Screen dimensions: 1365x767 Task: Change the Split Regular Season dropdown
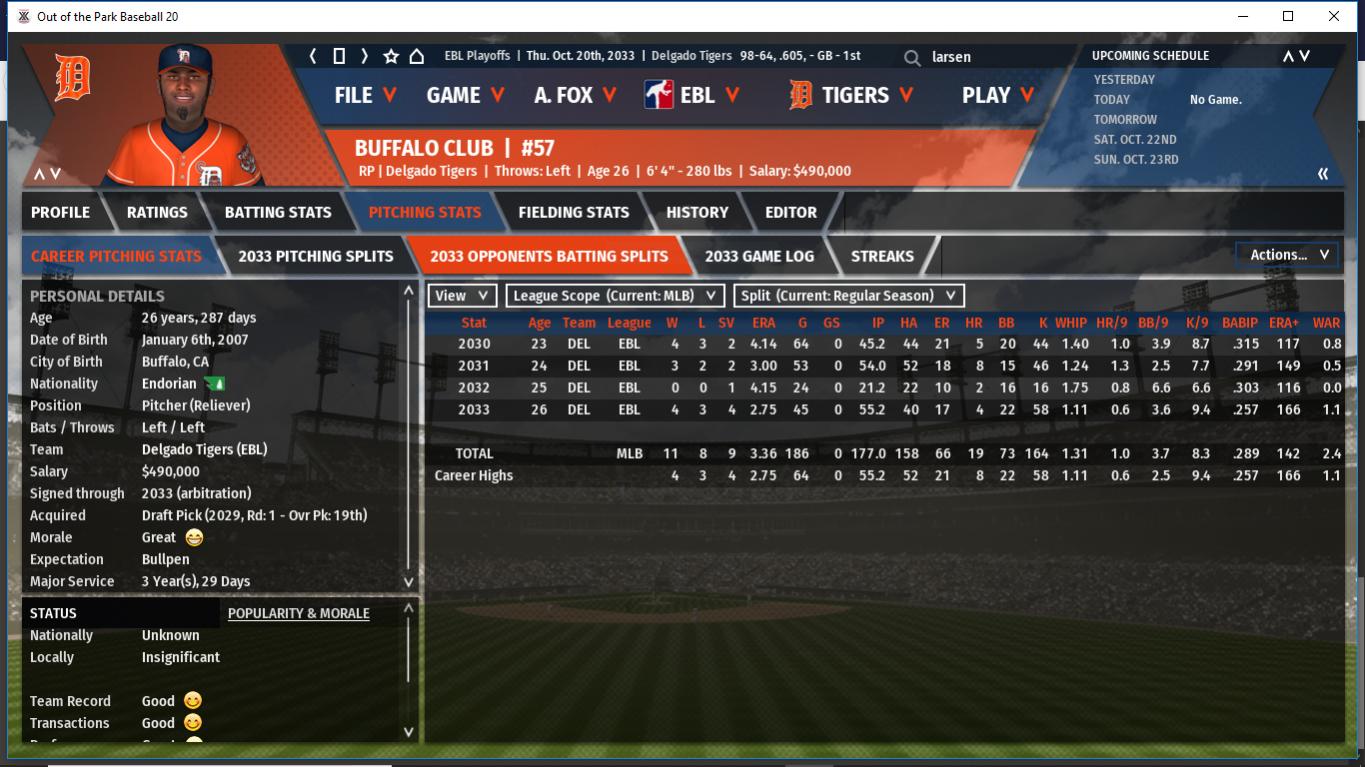(x=849, y=296)
